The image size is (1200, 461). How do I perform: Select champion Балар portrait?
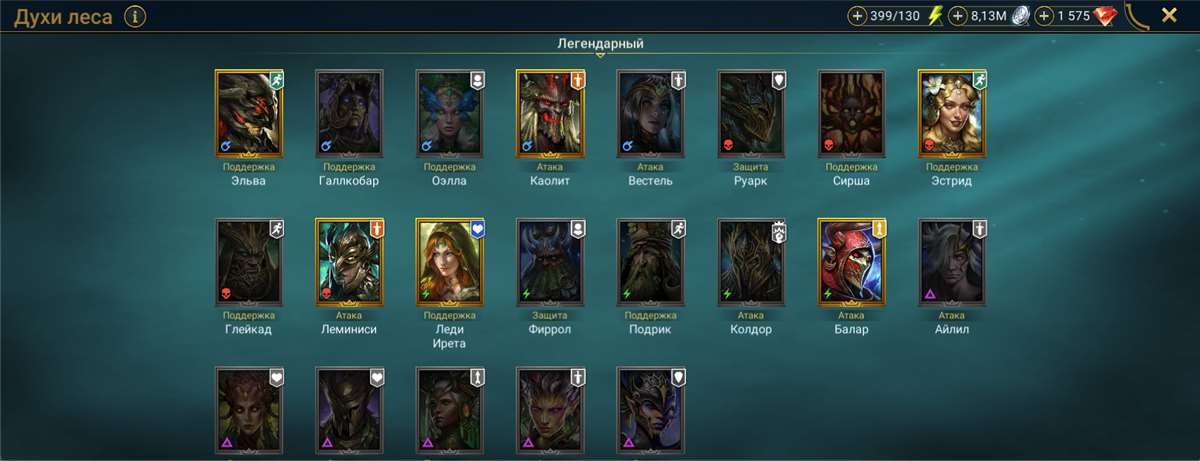[x=851, y=262]
